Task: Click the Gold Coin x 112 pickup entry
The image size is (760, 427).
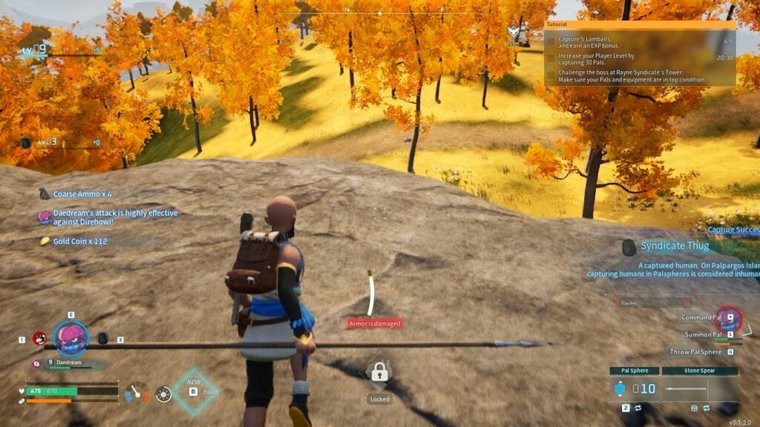Action: [x=80, y=241]
